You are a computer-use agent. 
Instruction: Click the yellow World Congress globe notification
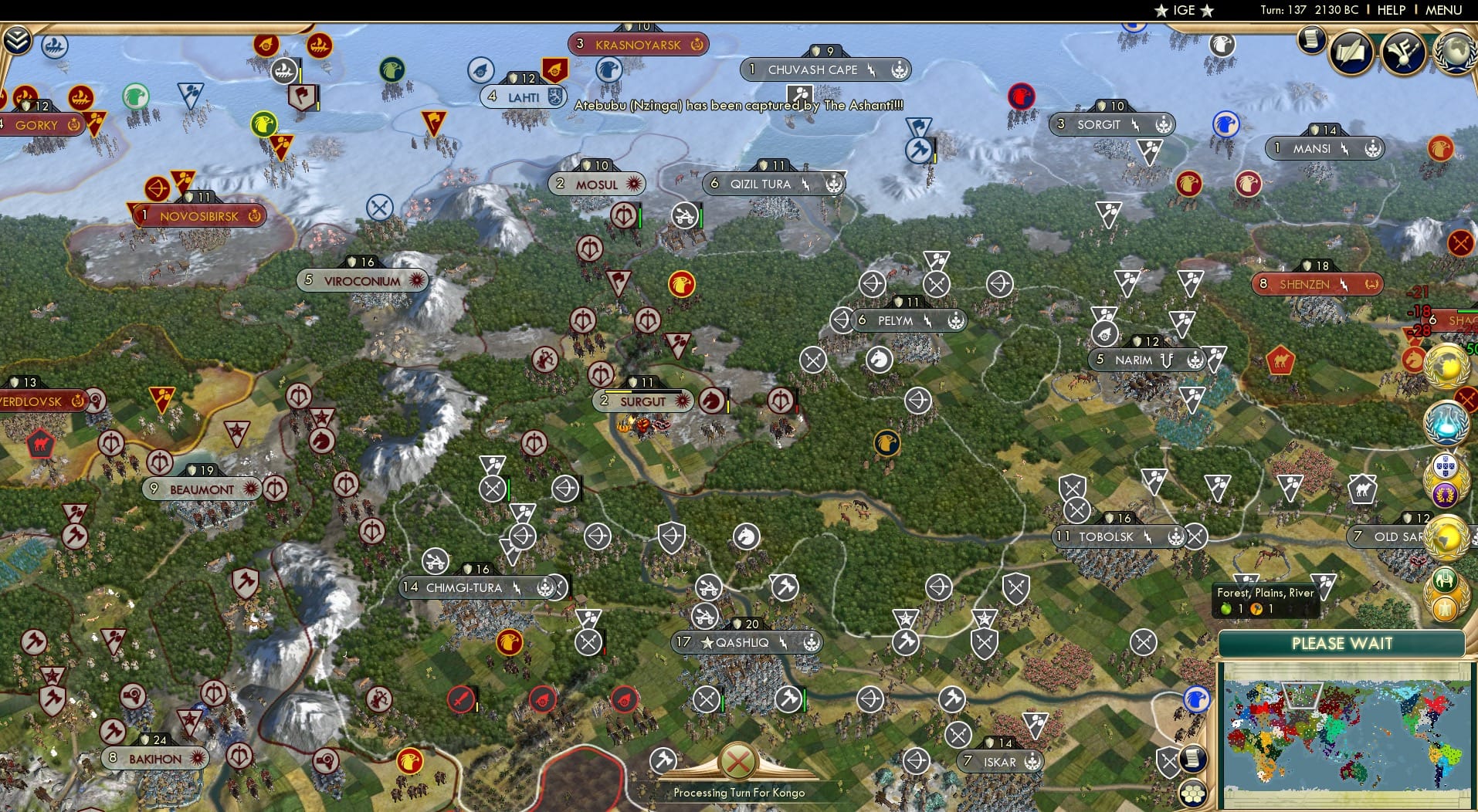1446,367
